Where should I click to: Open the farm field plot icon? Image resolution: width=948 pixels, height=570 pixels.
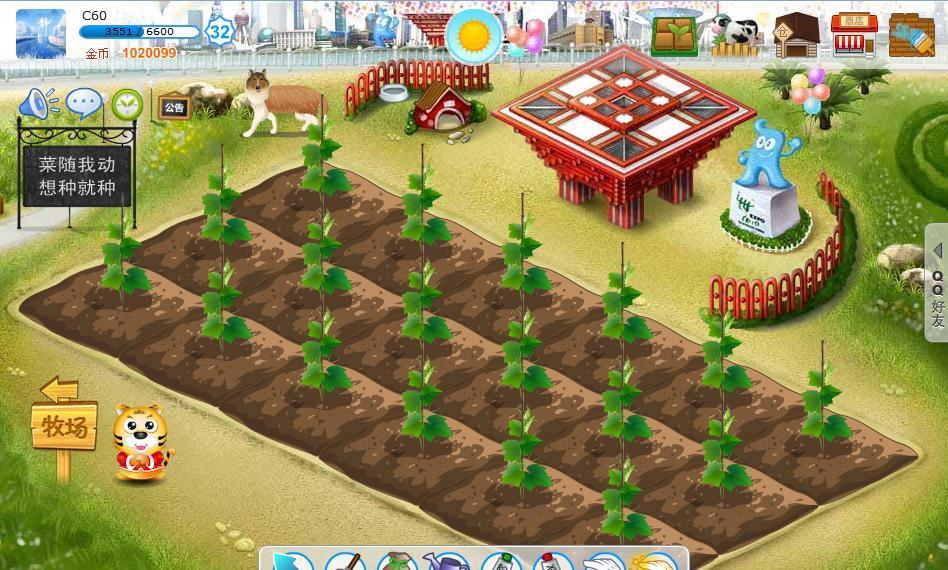(675, 34)
